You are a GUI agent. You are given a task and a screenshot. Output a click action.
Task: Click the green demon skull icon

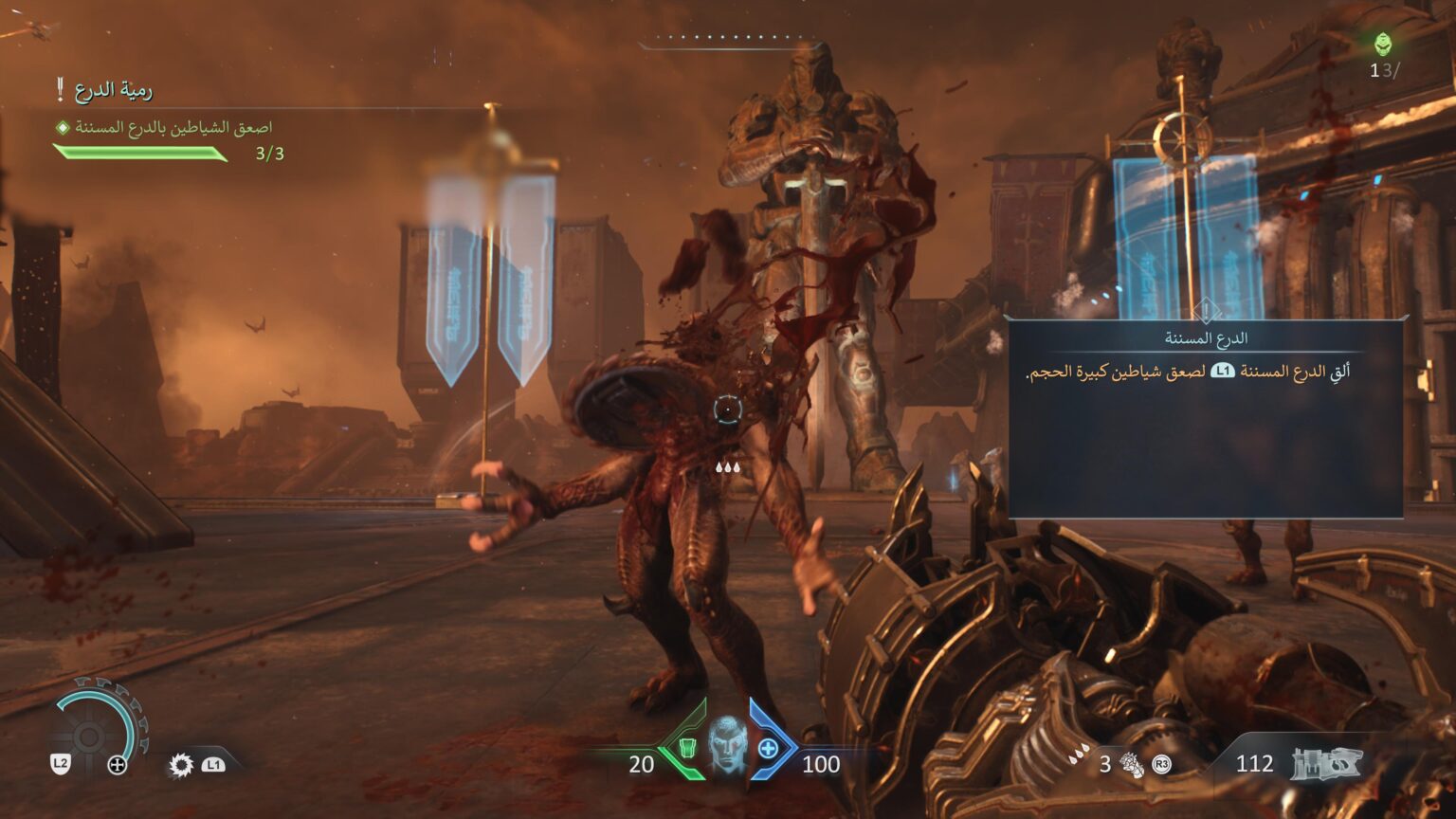click(x=1383, y=44)
